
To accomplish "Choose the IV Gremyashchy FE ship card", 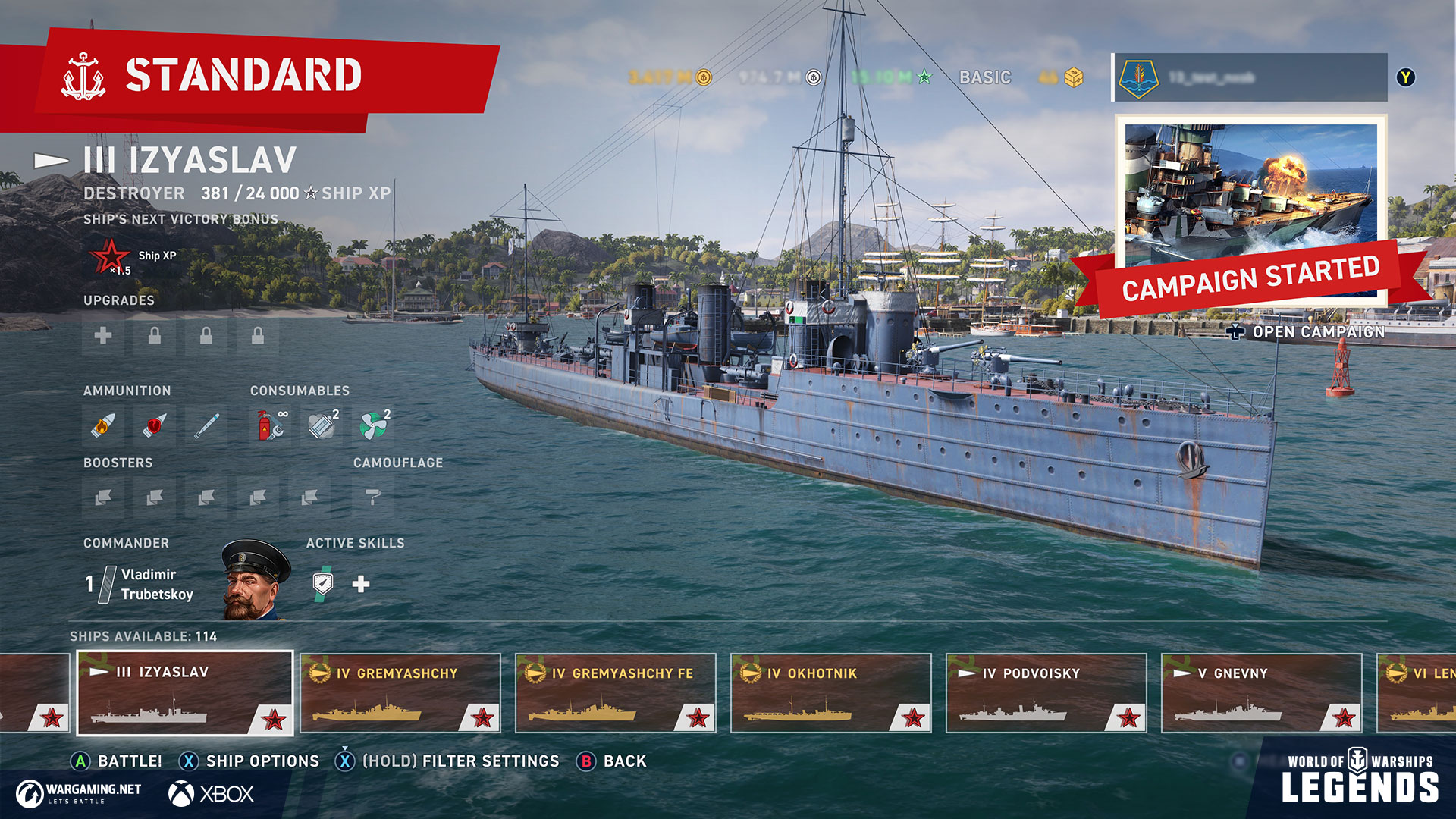I will [615, 693].
